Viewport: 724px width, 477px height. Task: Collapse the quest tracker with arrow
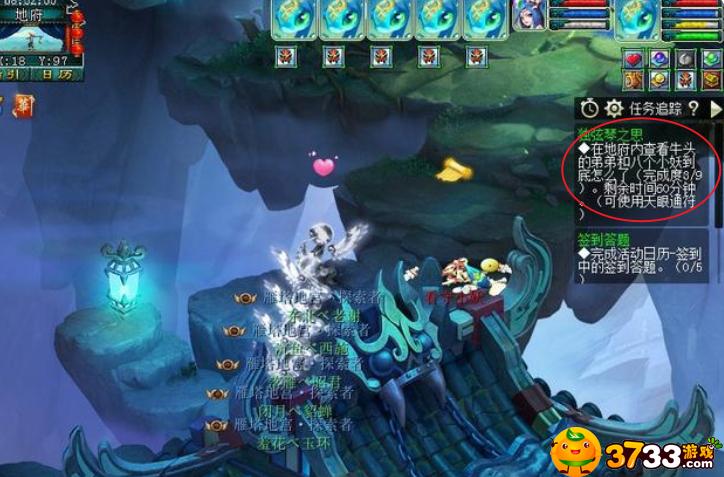pos(715,108)
